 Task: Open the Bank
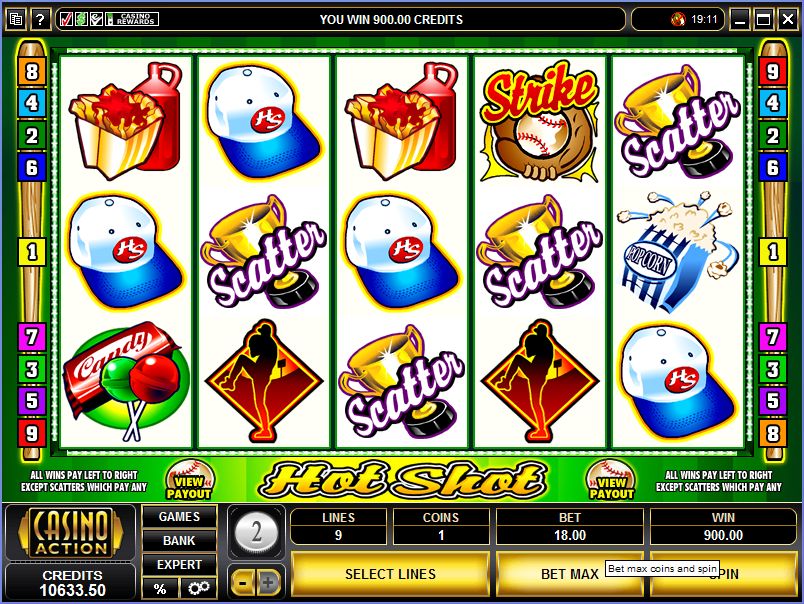(179, 541)
